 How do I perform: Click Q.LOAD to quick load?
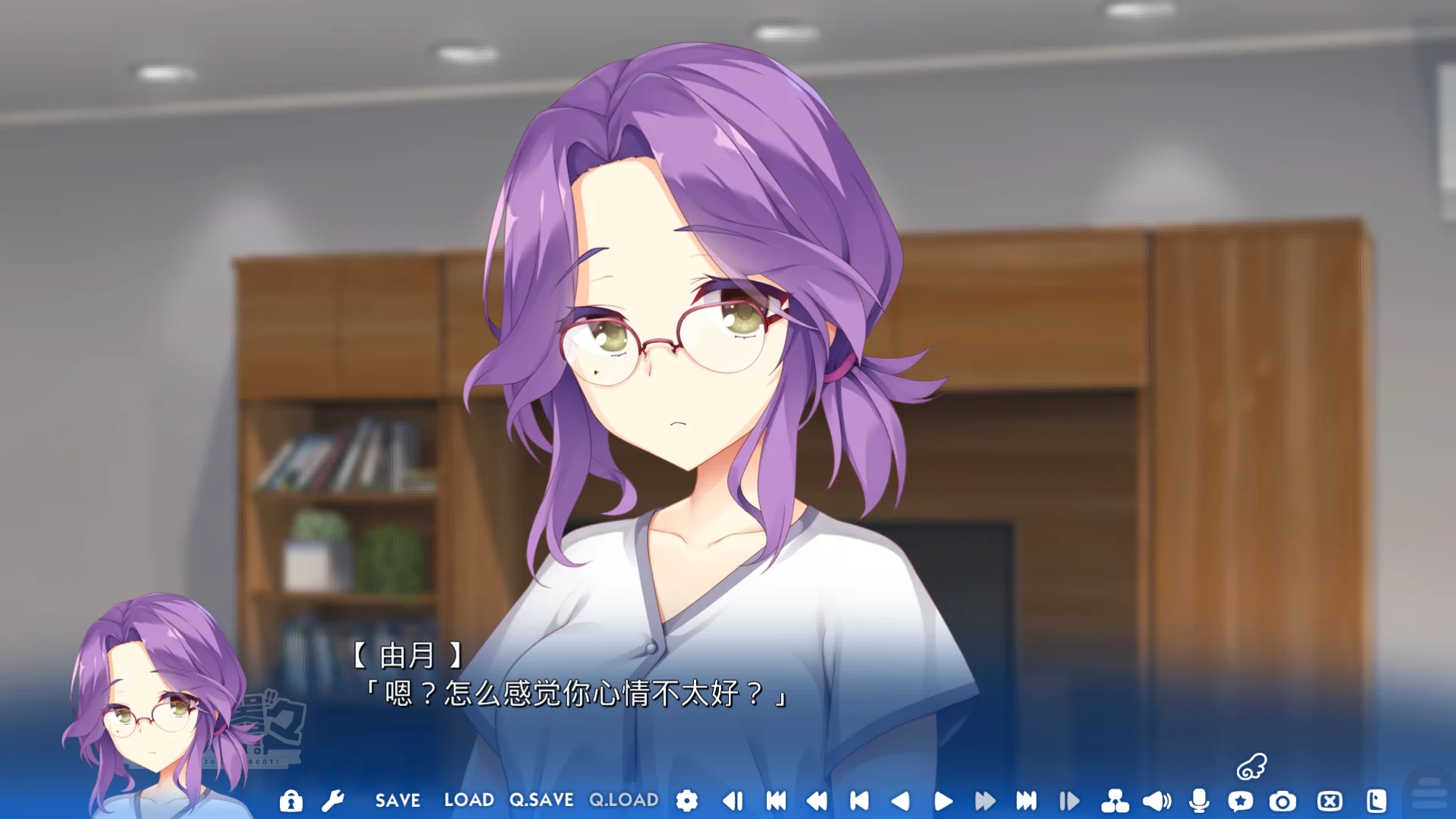coord(623,800)
